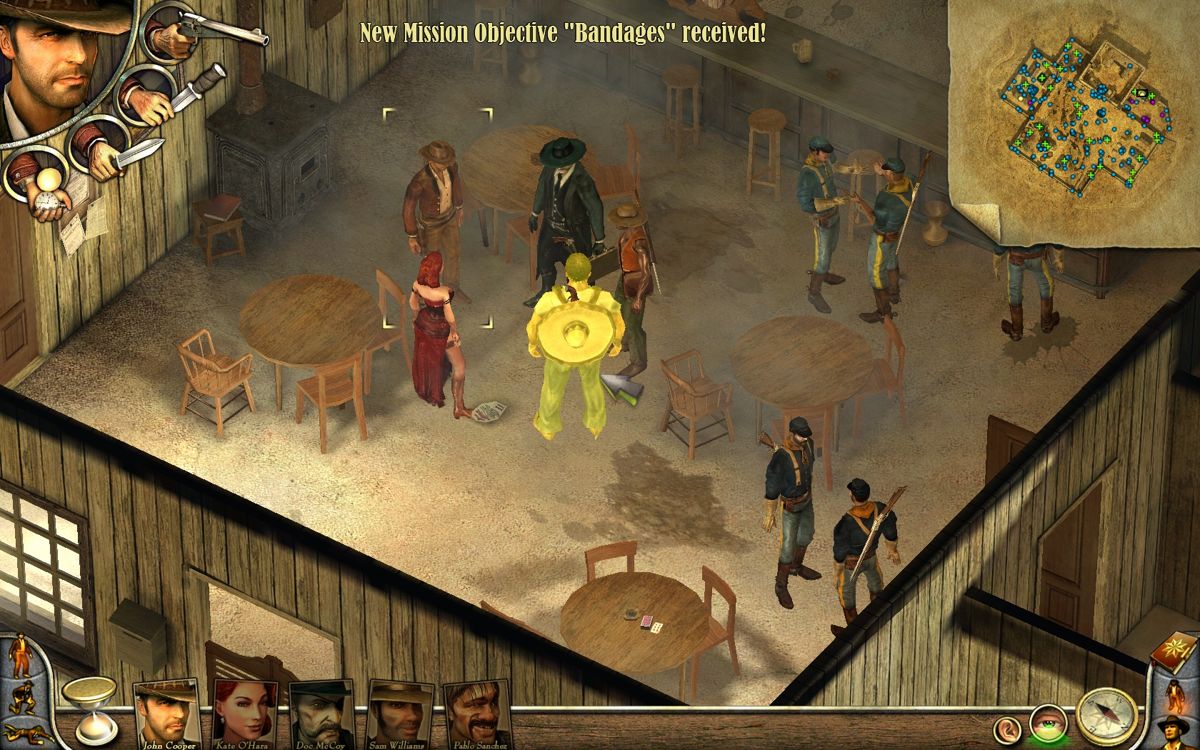Click the glowing orange figure icon
The height and width of the screenshot is (750, 1200).
pos(1175,692)
